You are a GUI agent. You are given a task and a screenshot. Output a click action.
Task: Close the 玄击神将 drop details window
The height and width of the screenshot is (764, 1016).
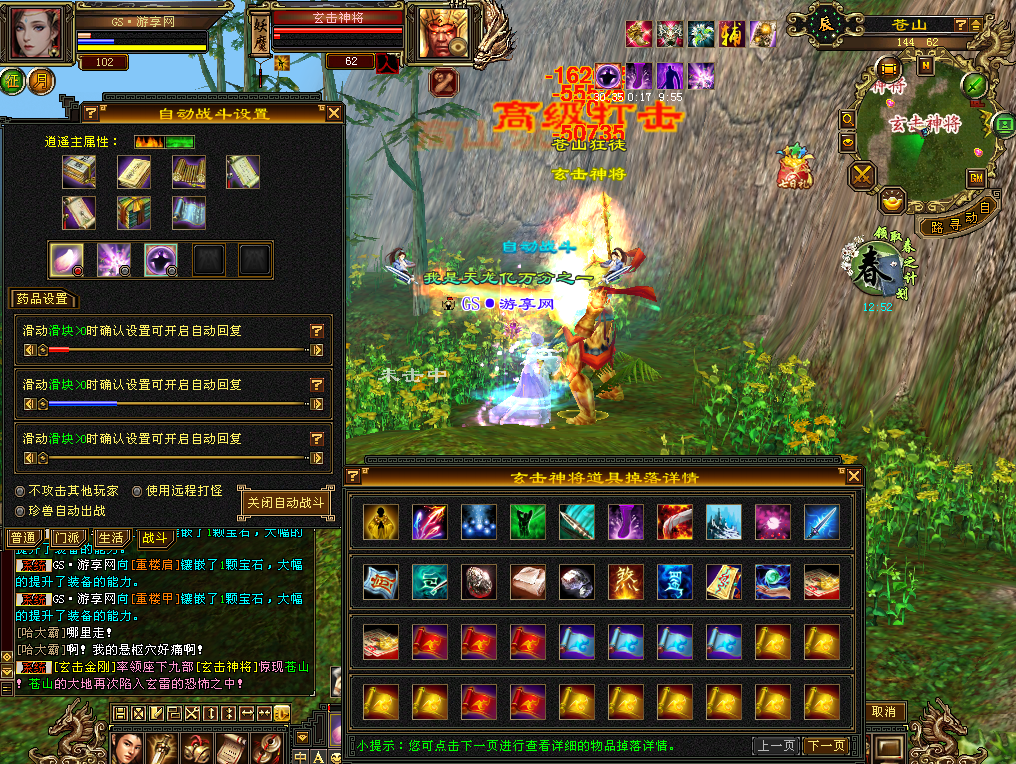853,477
